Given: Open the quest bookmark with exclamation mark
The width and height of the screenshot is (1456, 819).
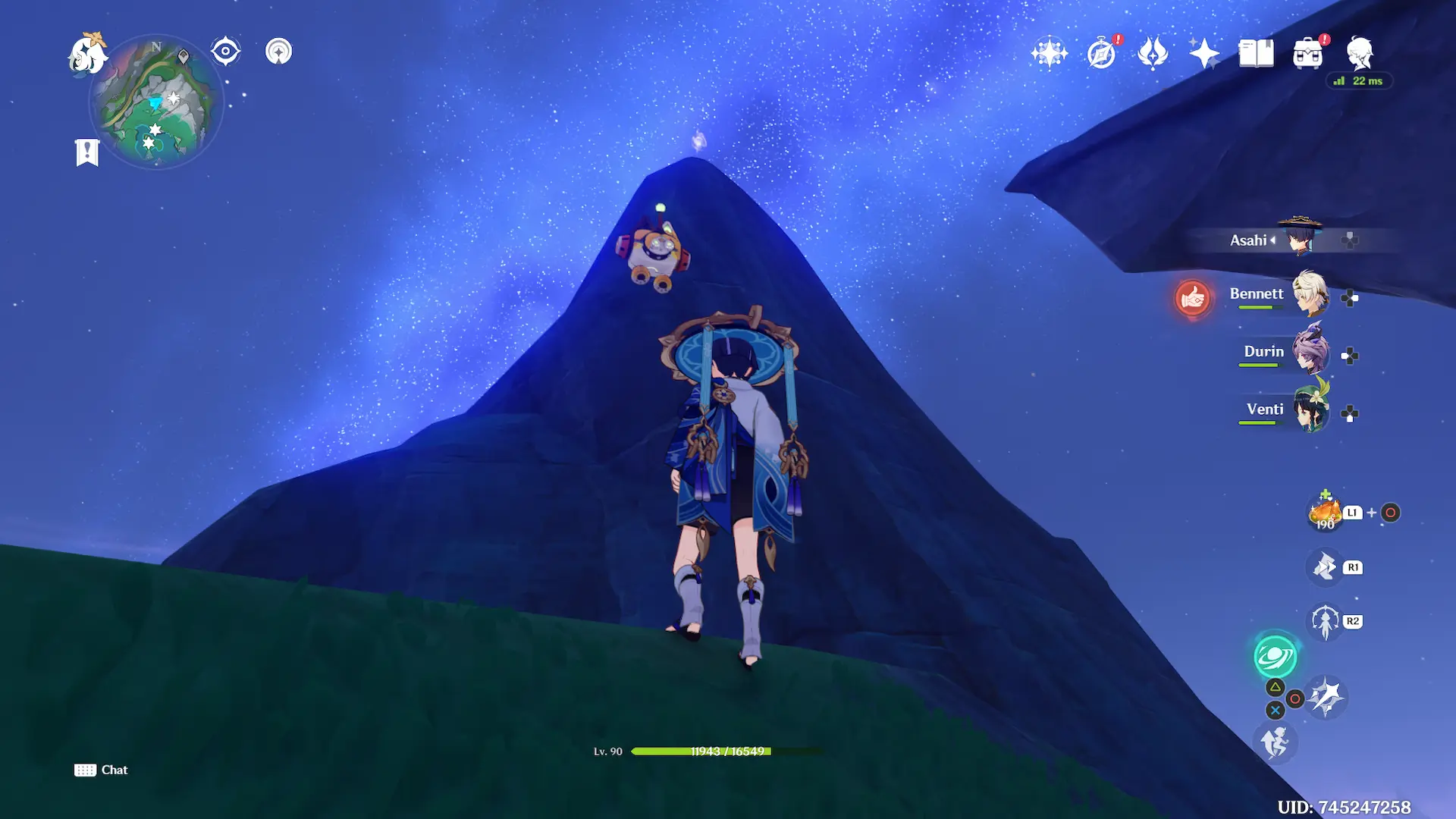Looking at the screenshot, I should (87, 152).
